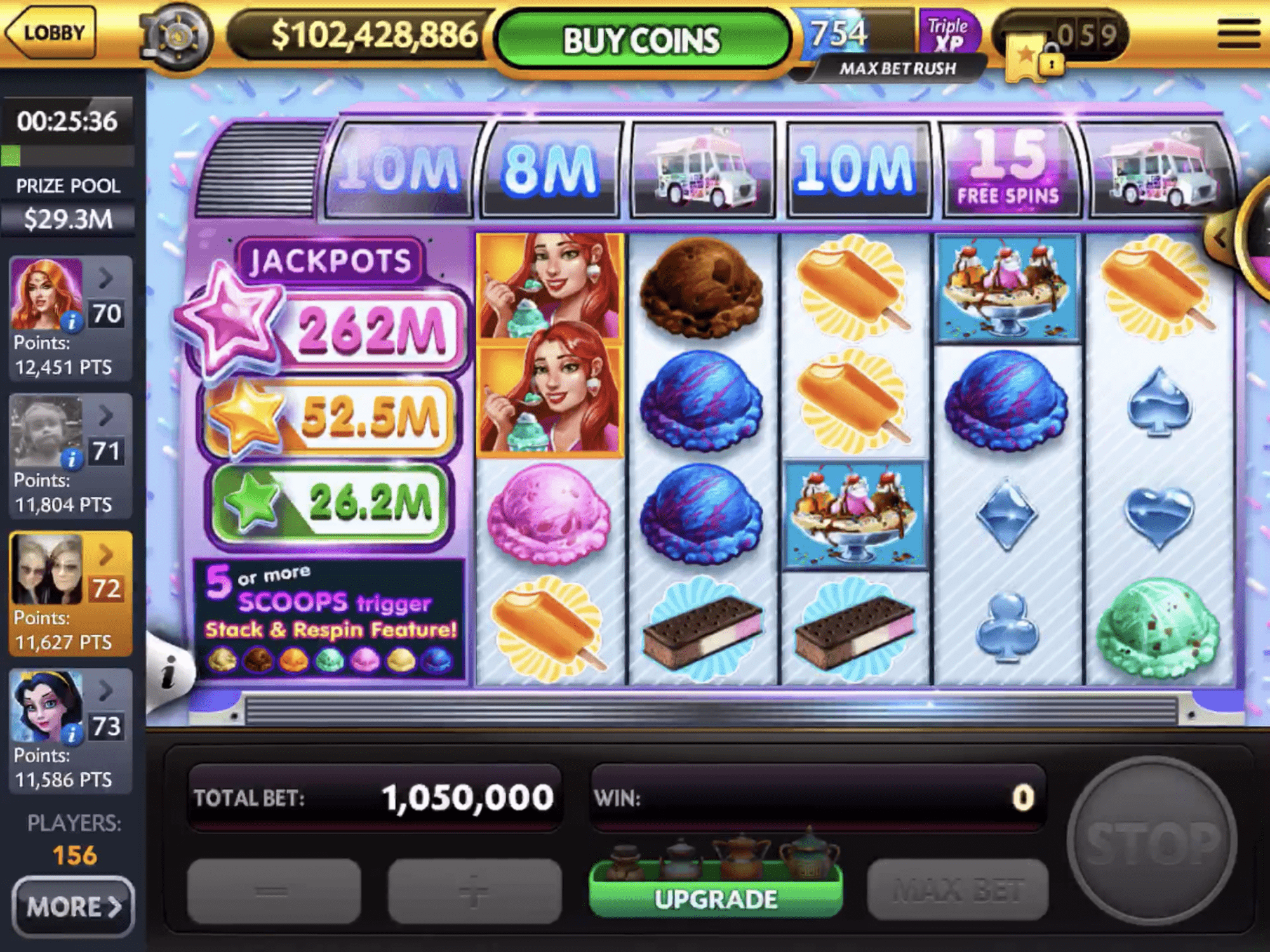
Task: Open the highlighted rank 72 player entry
Action: (70, 593)
